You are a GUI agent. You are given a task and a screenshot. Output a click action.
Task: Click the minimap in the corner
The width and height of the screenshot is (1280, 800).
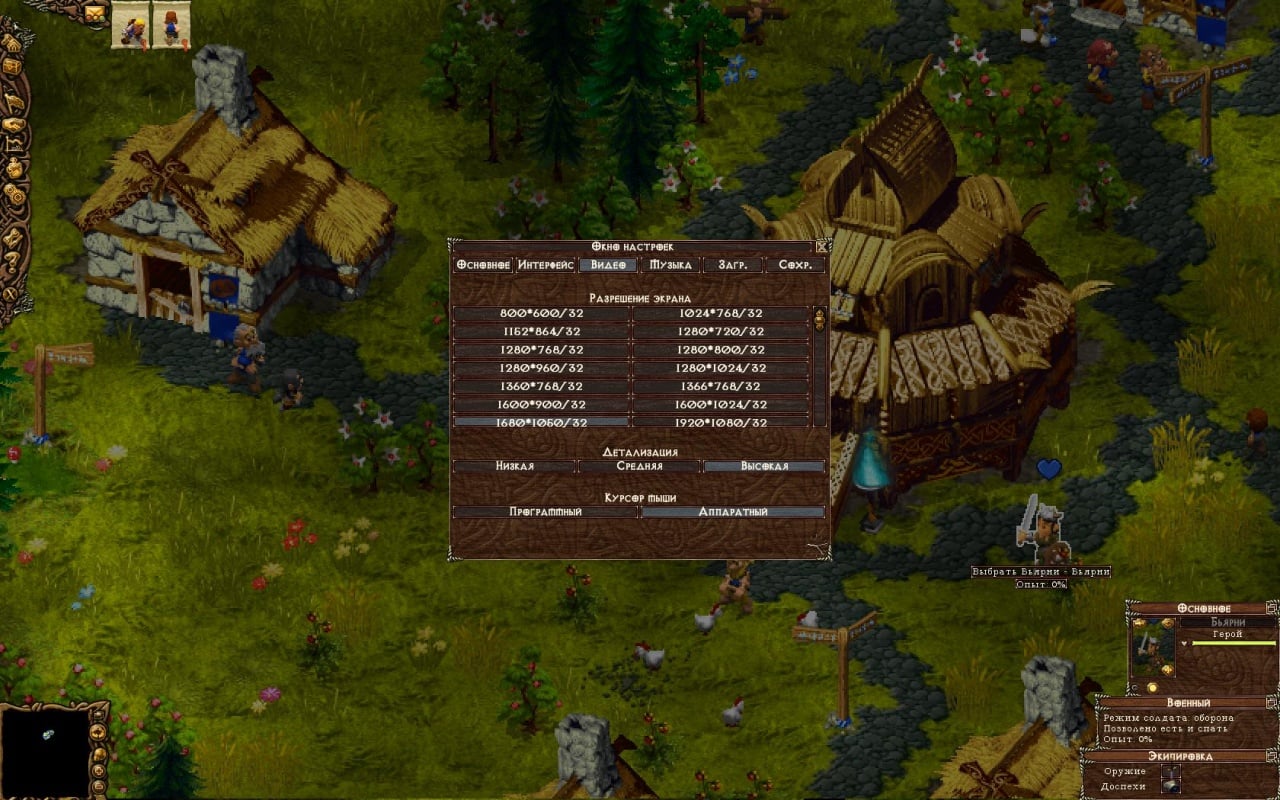coord(46,748)
